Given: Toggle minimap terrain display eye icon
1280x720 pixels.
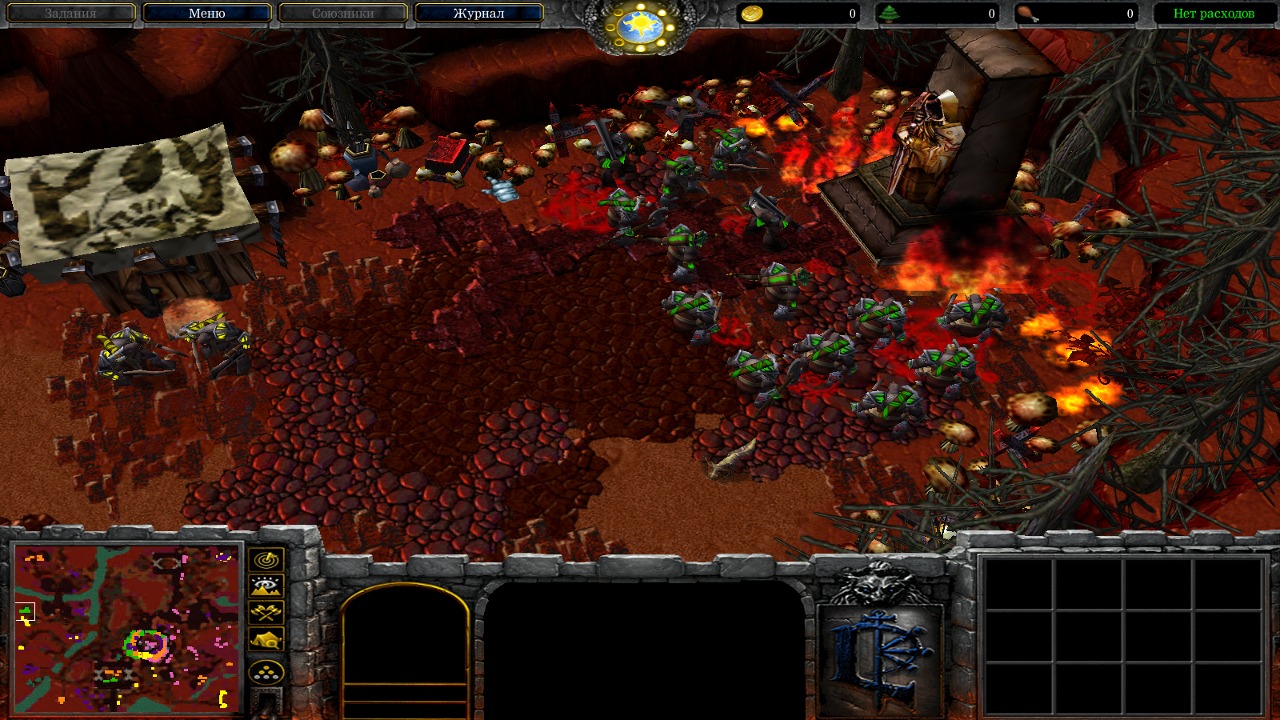Looking at the screenshot, I should (x=267, y=586).
